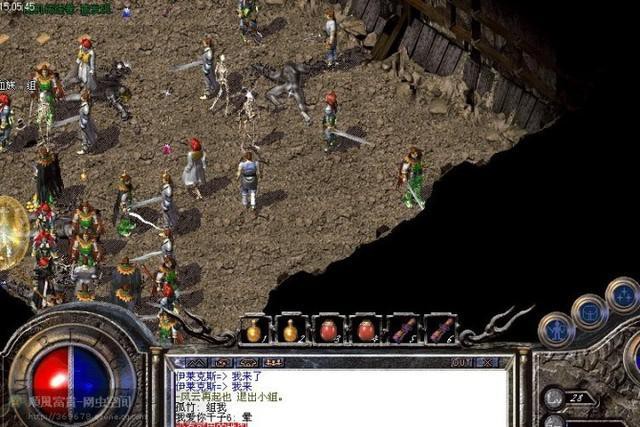Image resolution: width=640 pixels, height=427 pixels.
Task: Use the purple scroll in belt slot 5
Action: (403, 329)
